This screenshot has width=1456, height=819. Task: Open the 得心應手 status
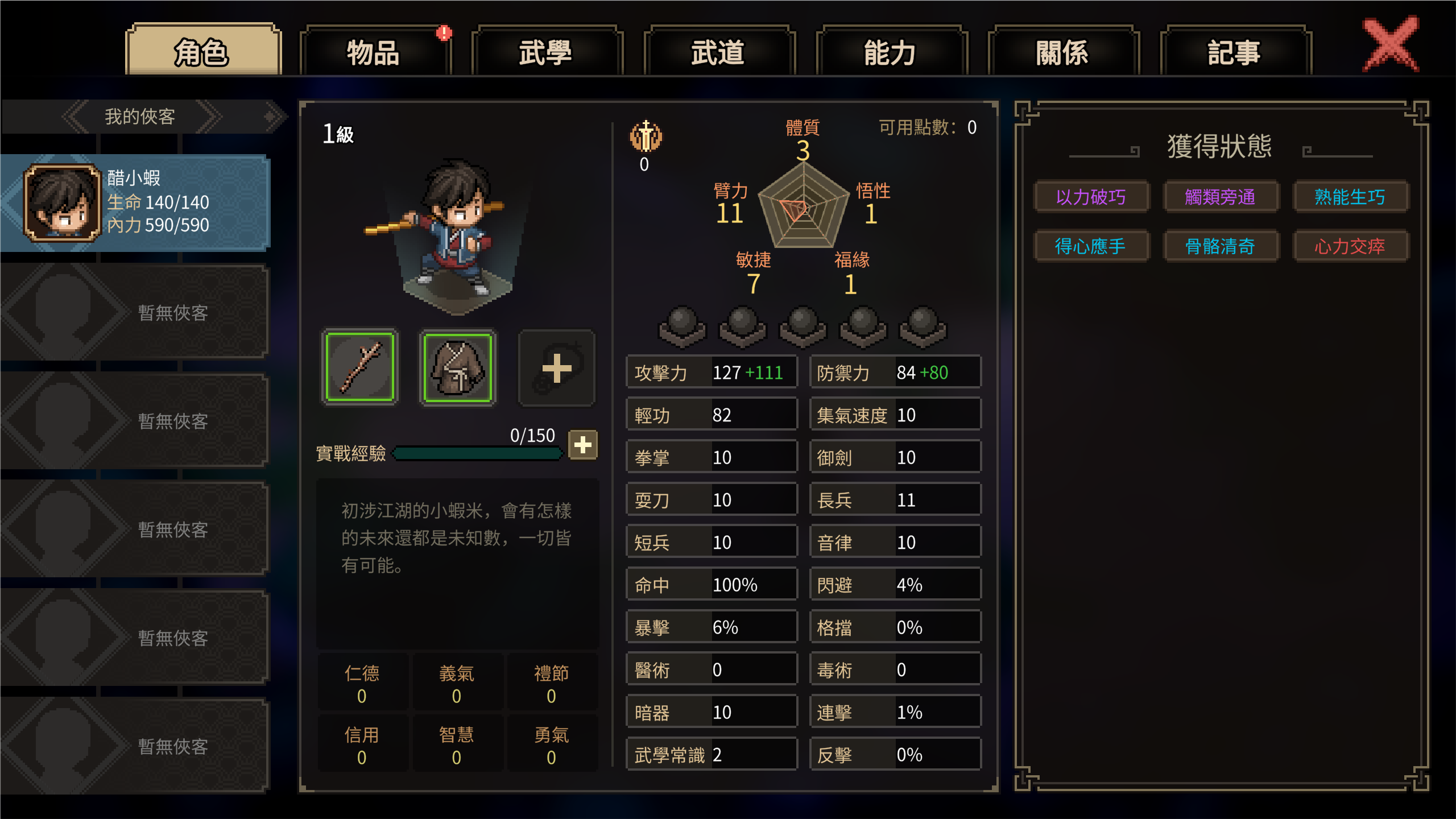pos(1091,246)
